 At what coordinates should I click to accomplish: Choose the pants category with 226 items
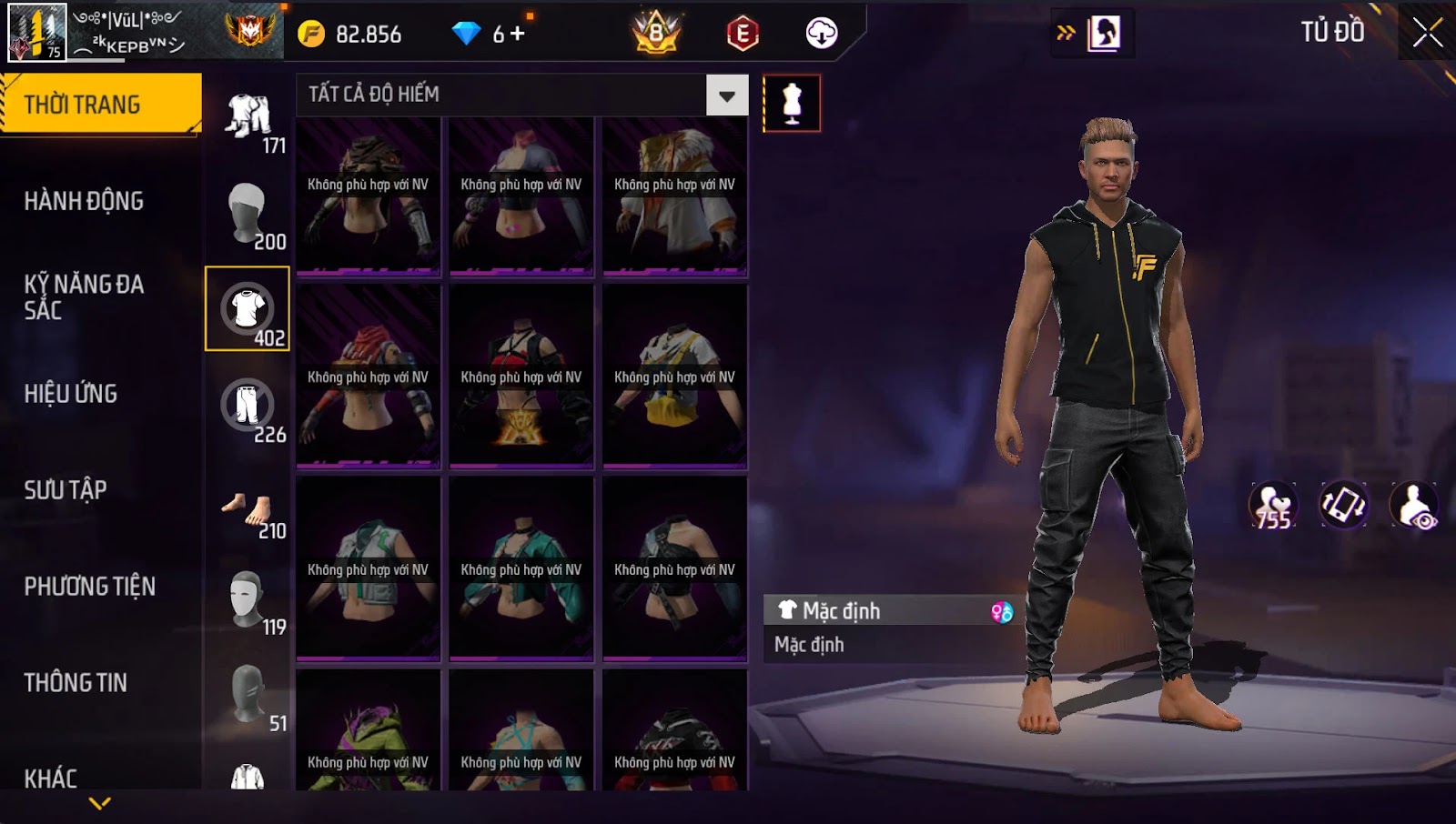[x=248, y=406]
